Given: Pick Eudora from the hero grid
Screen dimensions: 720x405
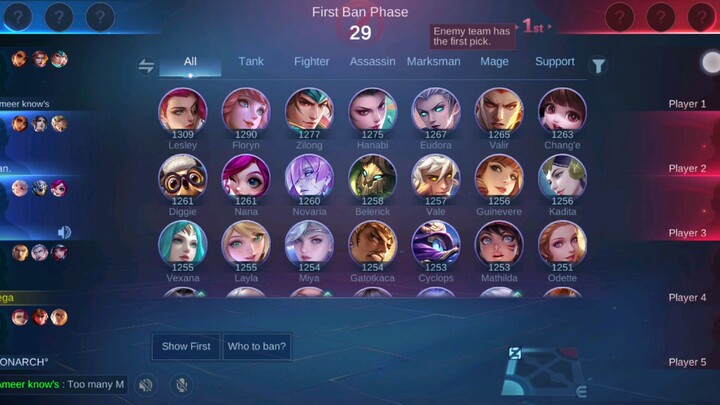Looking at the screenshot, I should point(436,111).
